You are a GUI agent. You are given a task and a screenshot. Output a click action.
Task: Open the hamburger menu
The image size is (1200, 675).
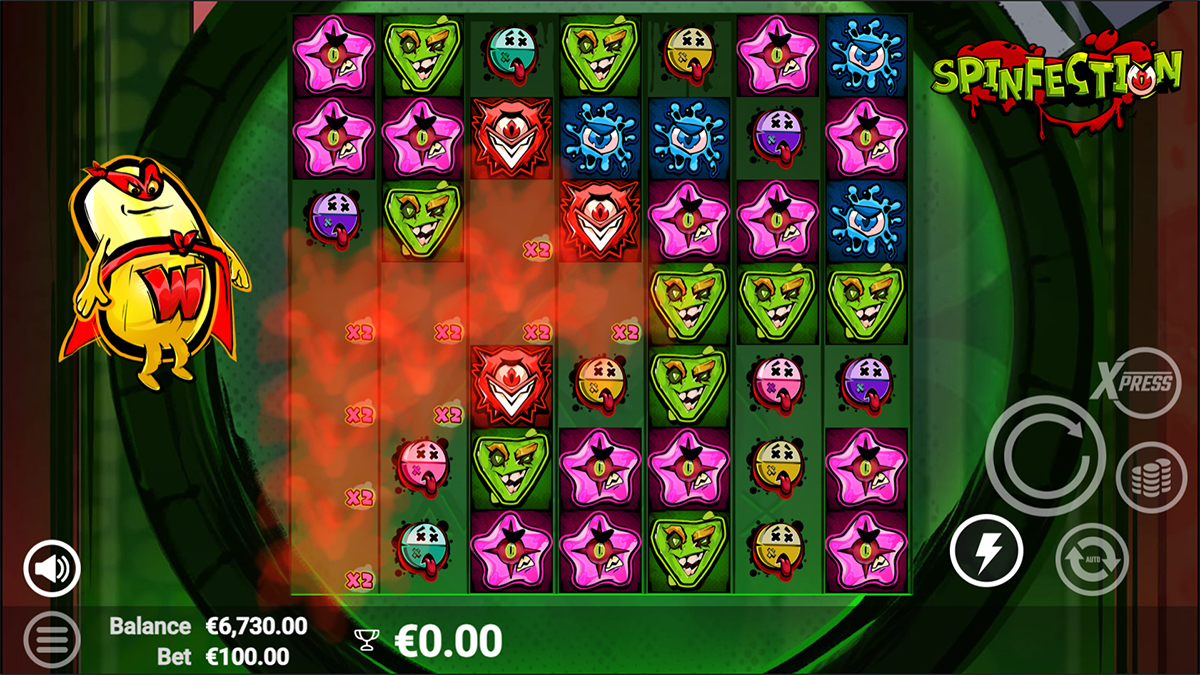click(52, 638)
